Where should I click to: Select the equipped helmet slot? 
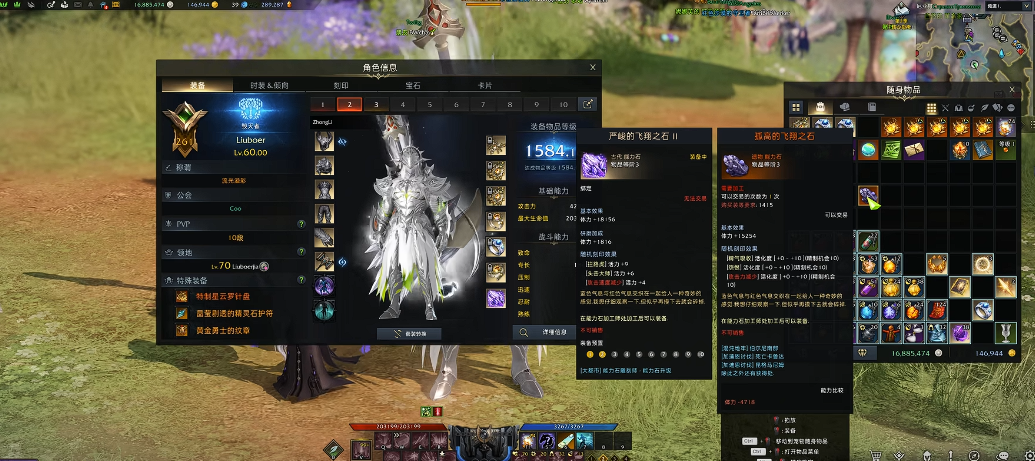[x=324, y=142]
